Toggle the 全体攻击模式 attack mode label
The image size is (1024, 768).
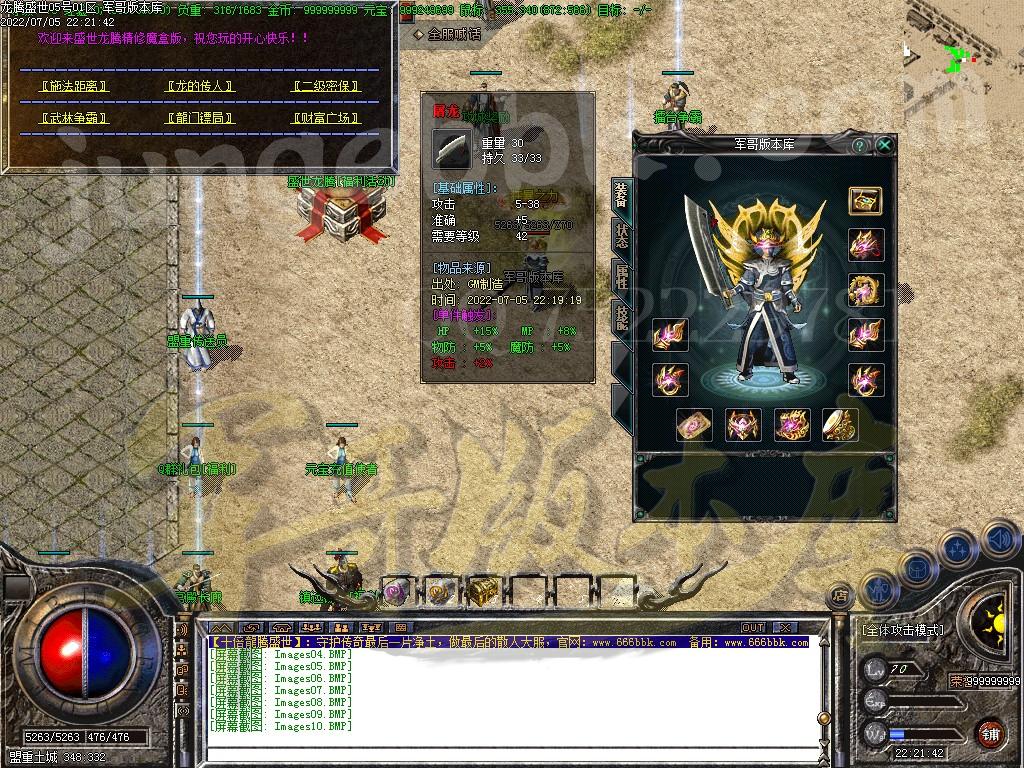pyautogui.click(x=902, y=631)
